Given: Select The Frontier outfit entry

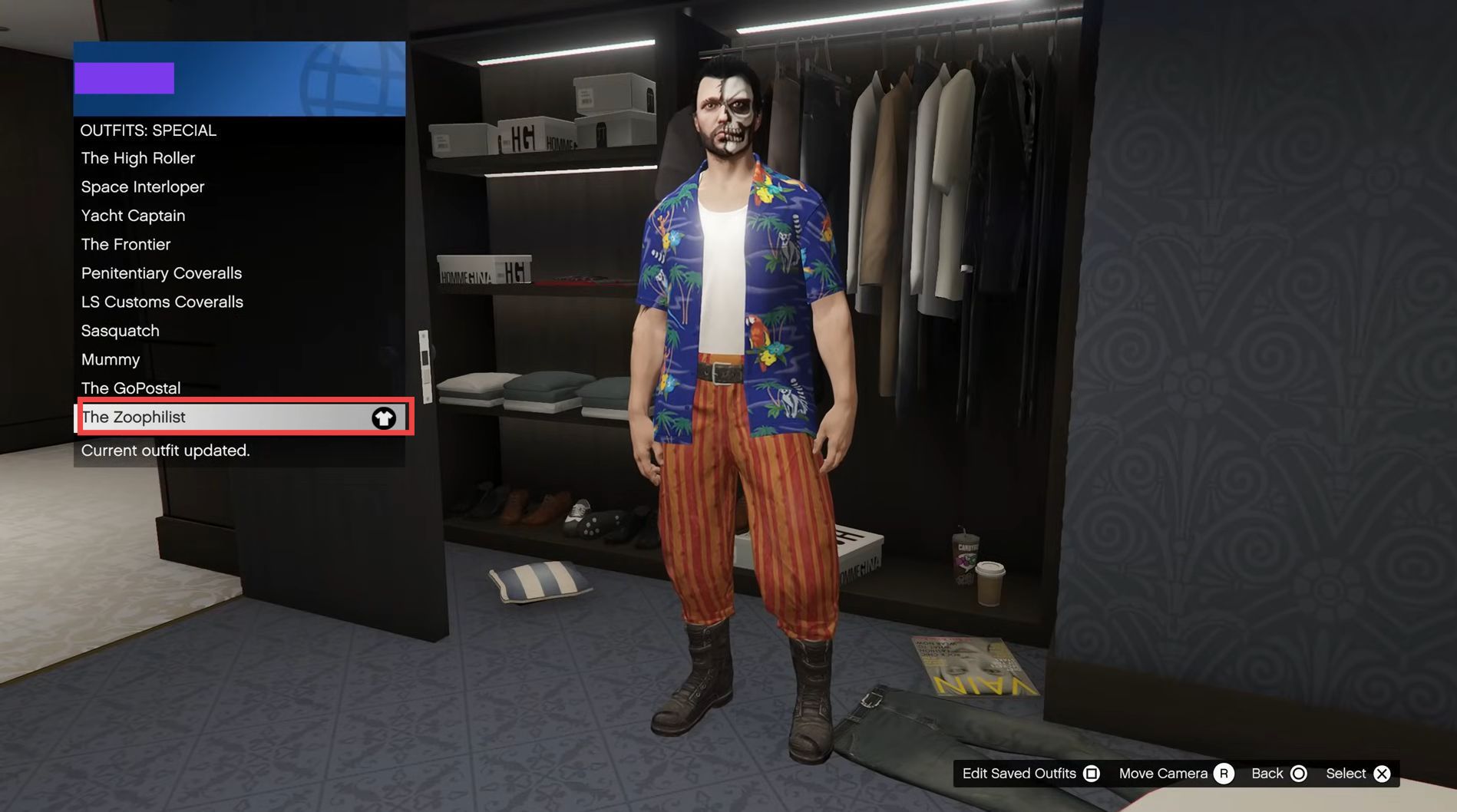Looking at the screenshot, I should [x=126, y=245].
